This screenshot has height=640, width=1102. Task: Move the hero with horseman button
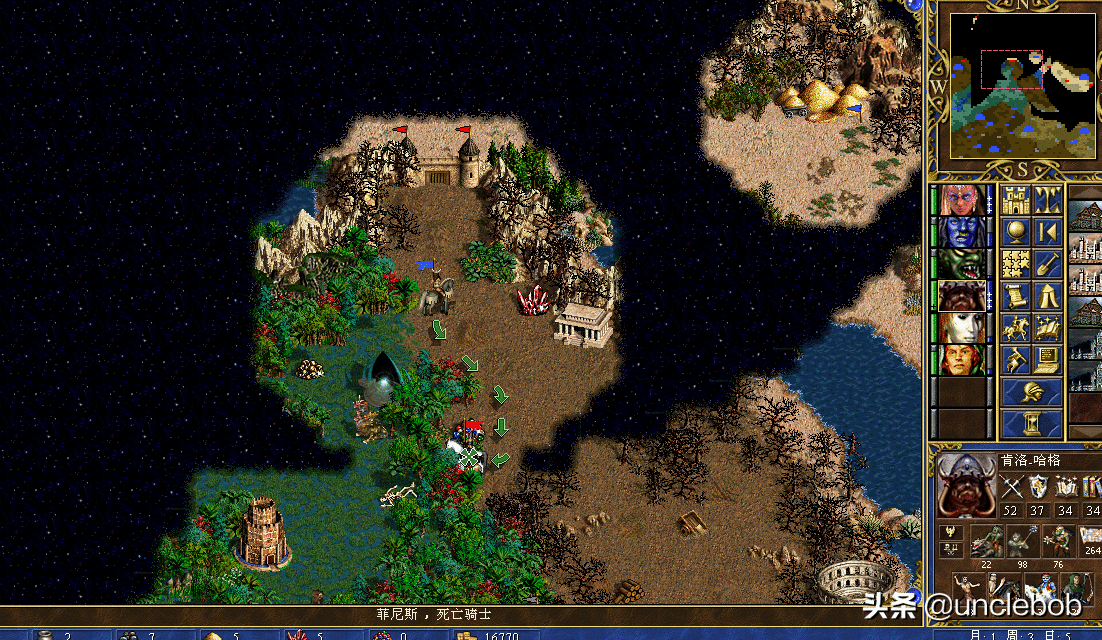click(1017, 327)
